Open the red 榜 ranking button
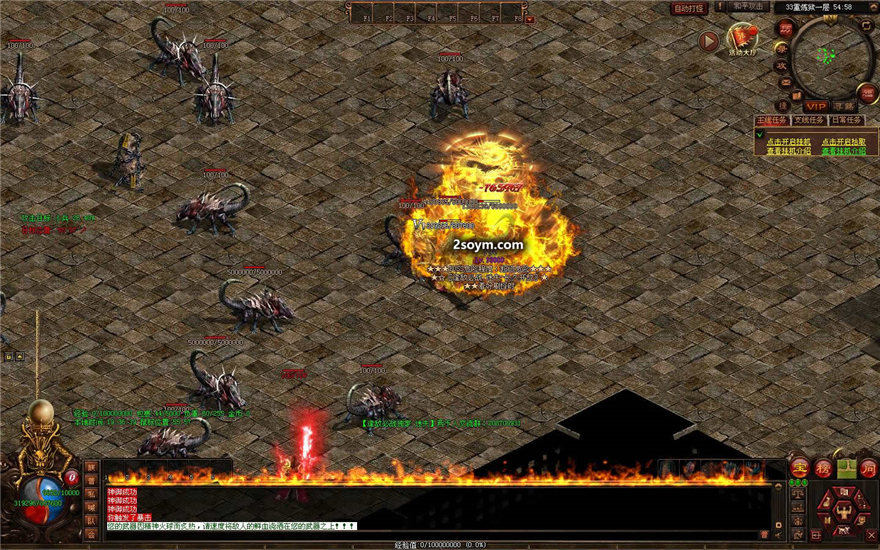The image size is (880, 550). pyautogui.click(x=823, y=467)
